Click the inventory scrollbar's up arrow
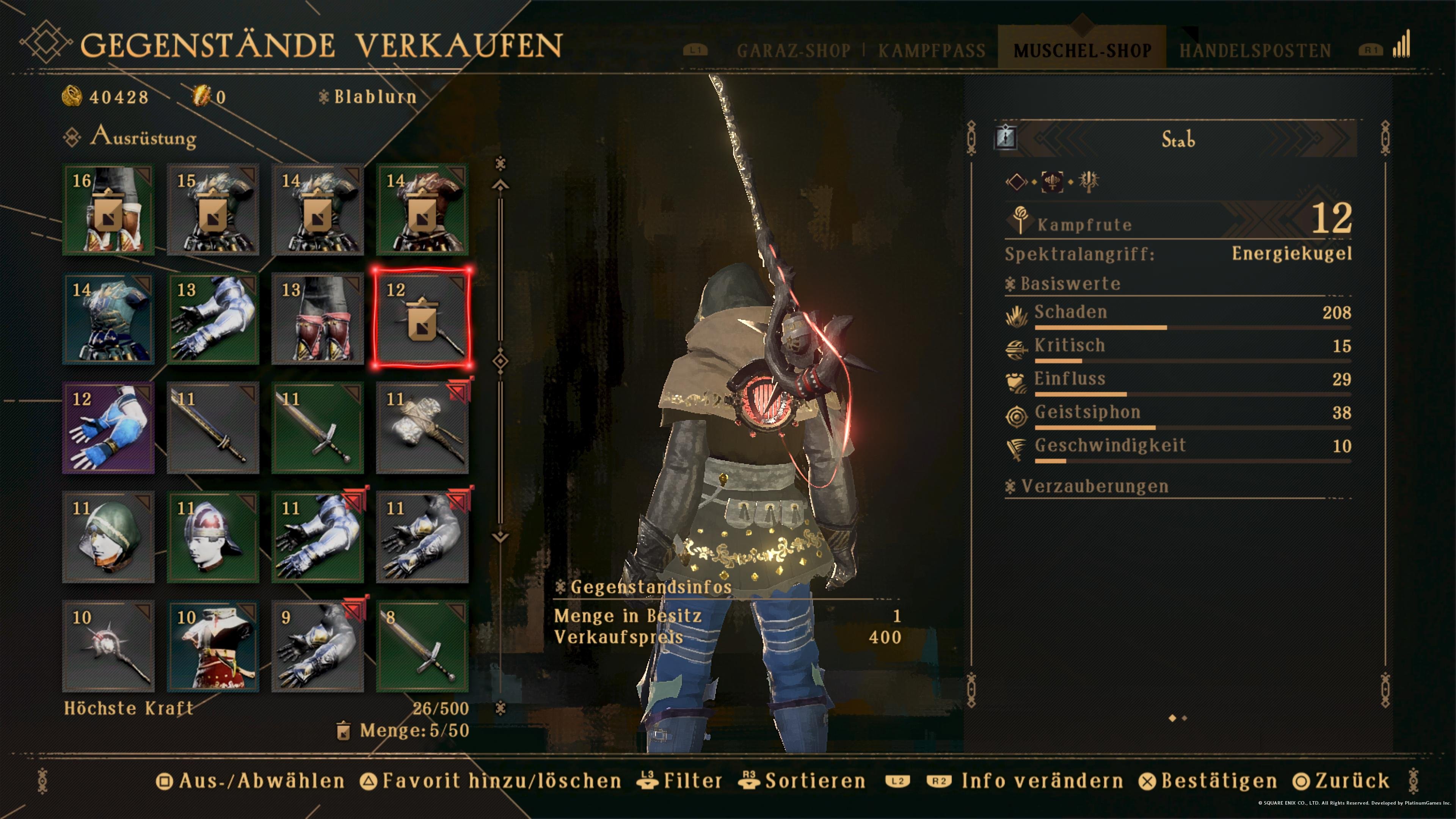This screenshot has width=1456, height=819. 500,185
